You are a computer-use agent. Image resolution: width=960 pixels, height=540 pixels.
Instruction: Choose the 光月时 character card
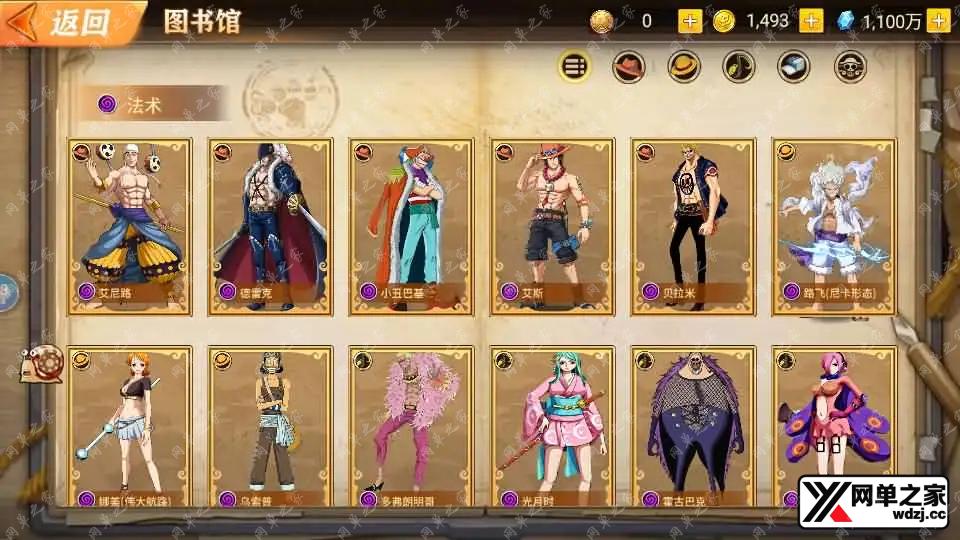tap(552, 425)
